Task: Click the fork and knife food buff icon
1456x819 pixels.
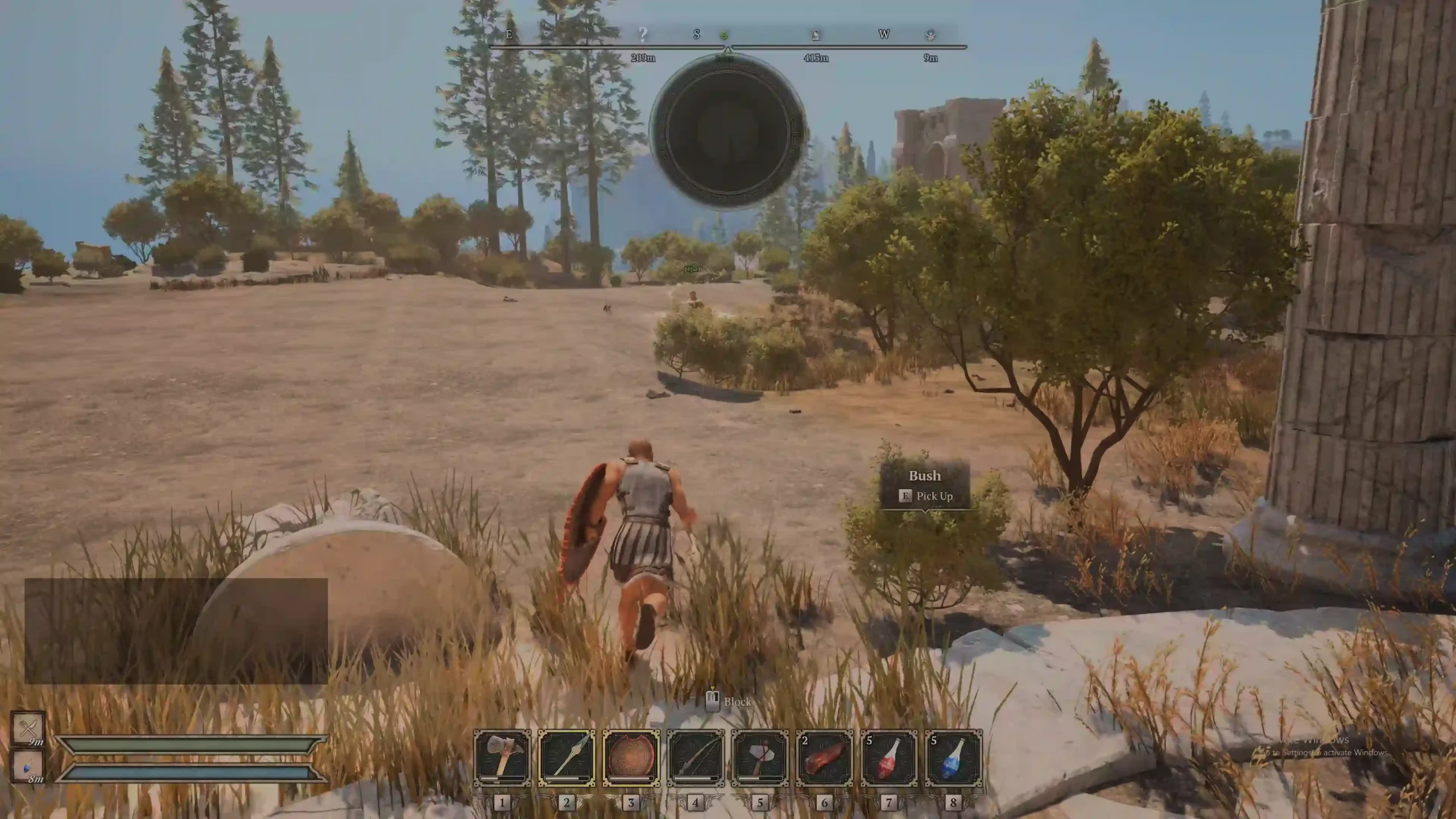Action: click(x=28, y=728)
